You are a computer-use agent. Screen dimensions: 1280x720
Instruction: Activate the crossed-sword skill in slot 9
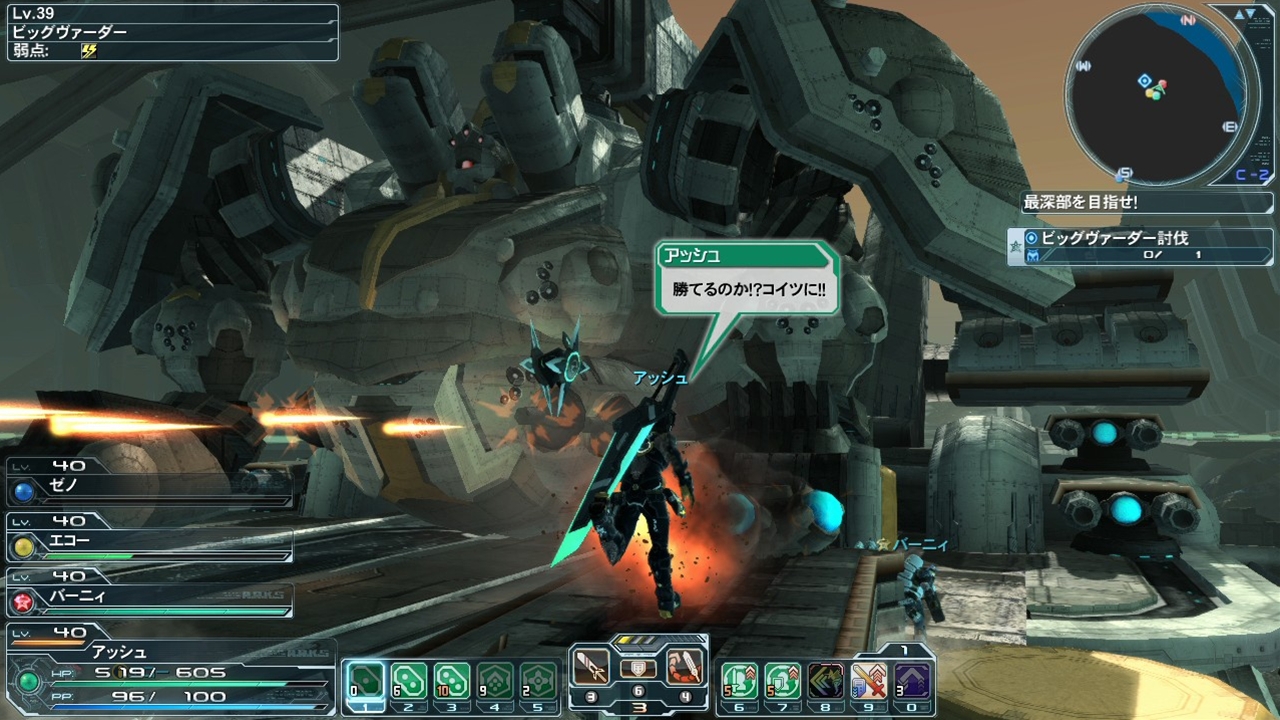[869, 681]
